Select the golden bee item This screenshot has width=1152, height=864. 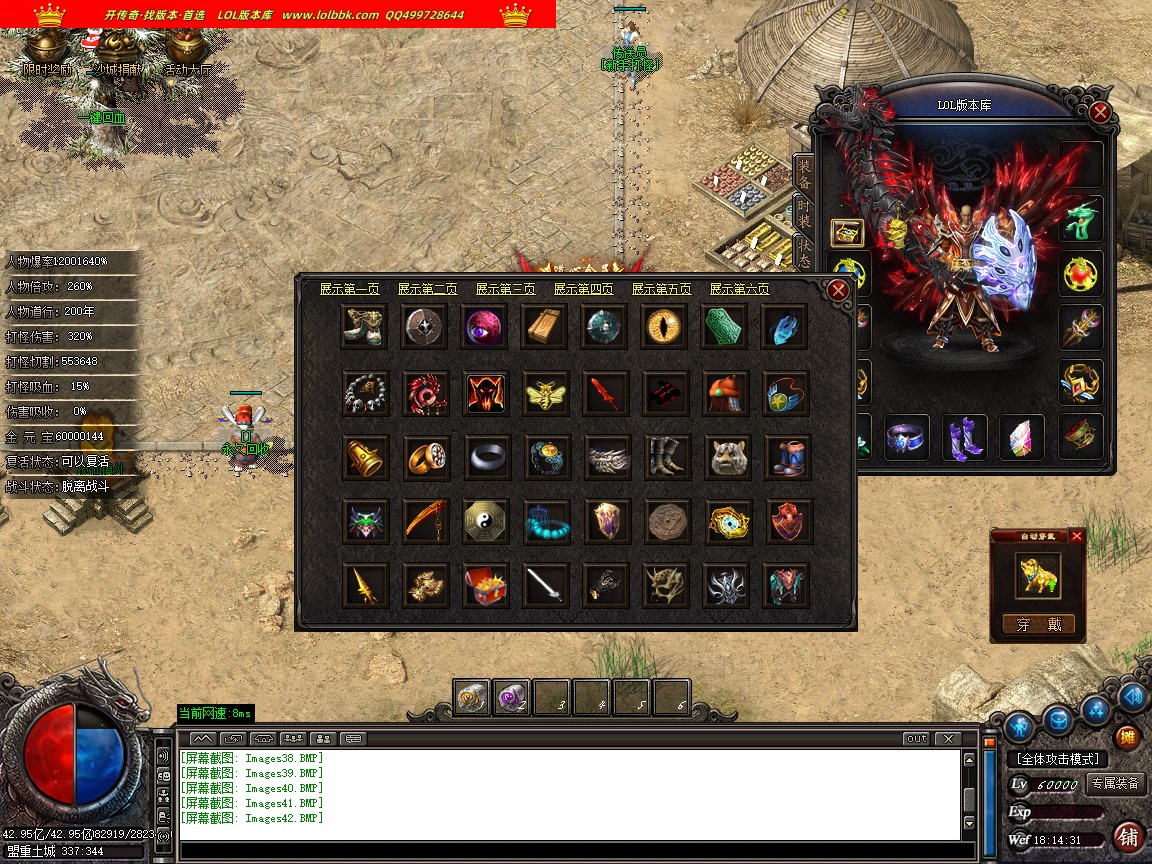click(x=545, y=393)
